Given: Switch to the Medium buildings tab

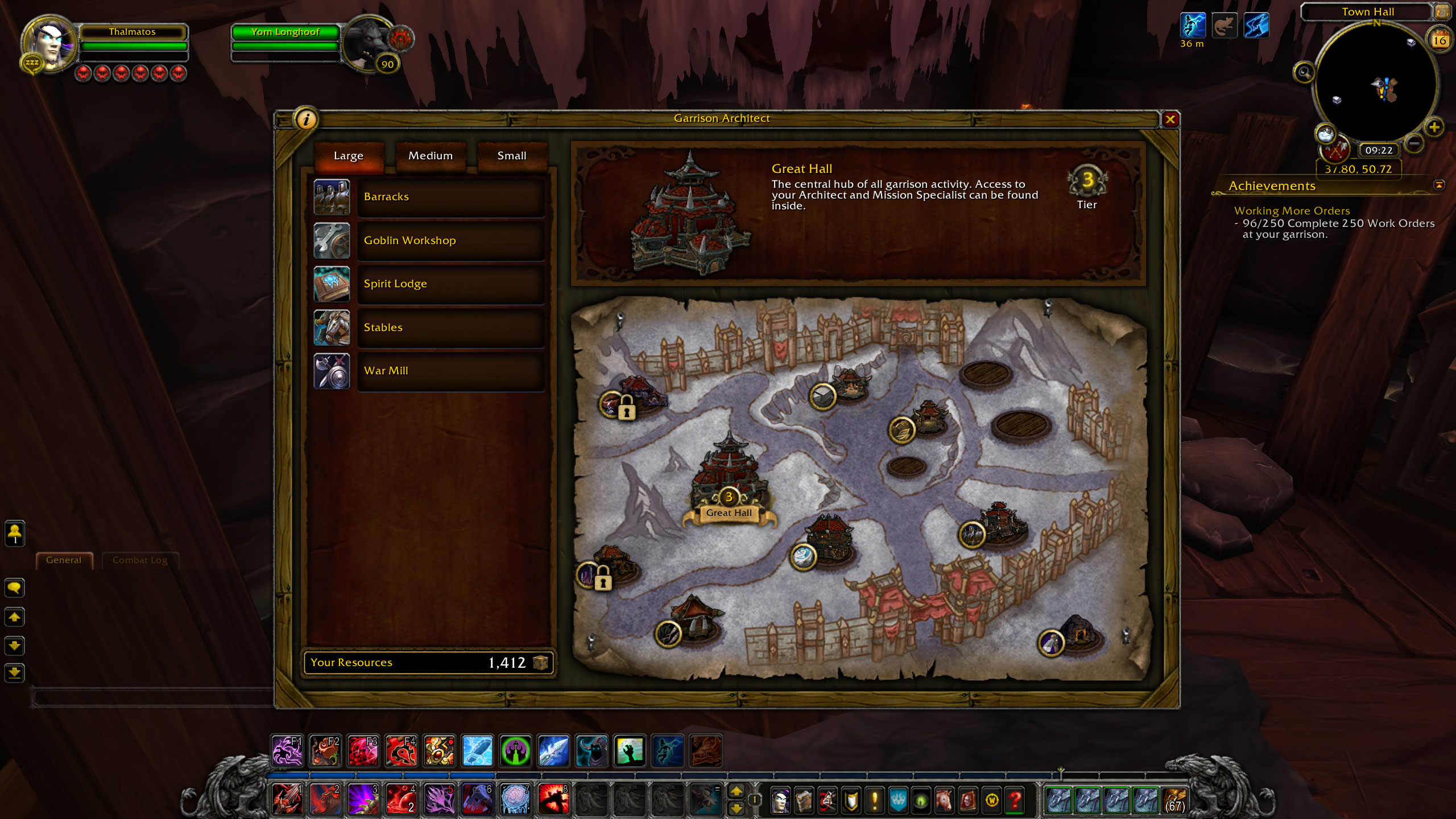Looking at the screenshot, I should pyautogui.click(x=431, y=156).
